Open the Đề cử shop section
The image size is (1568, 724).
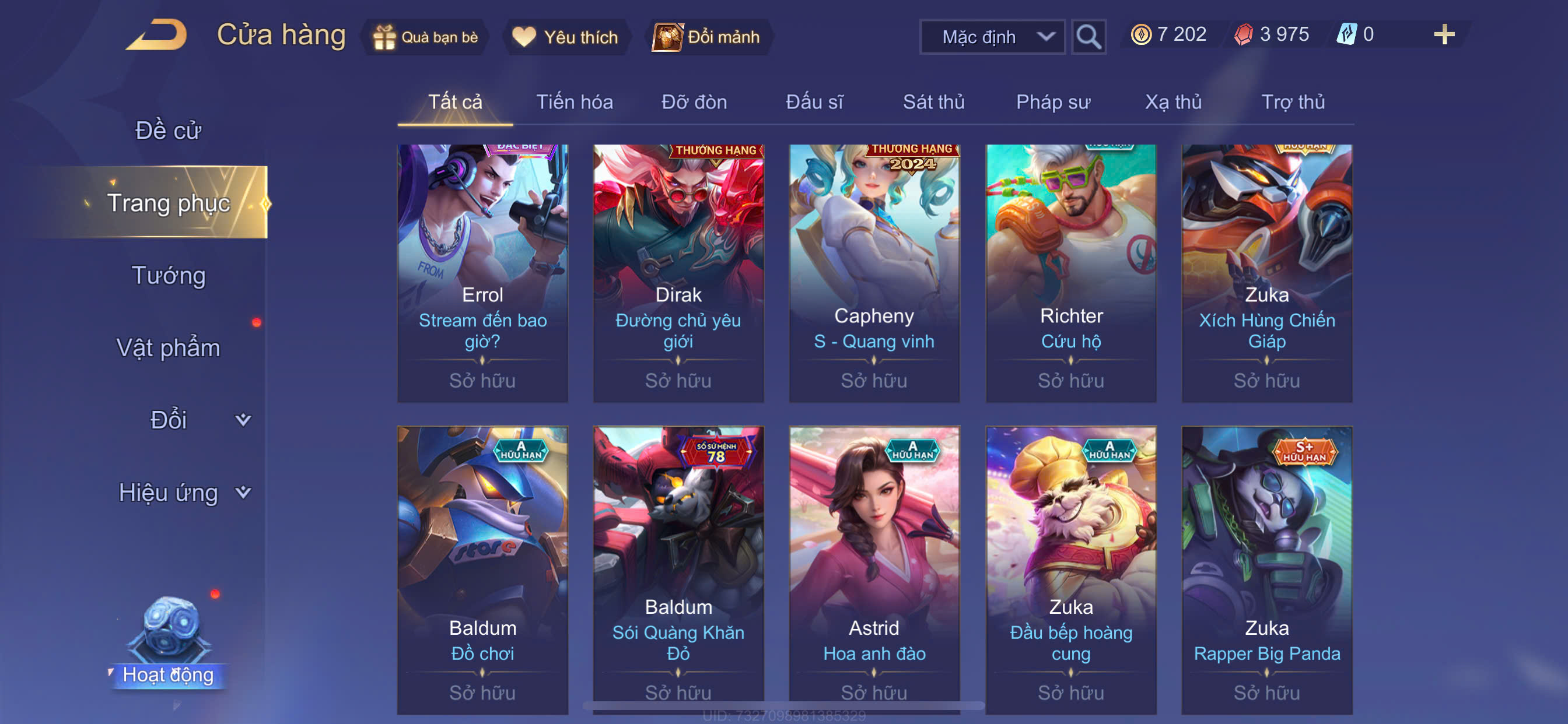167,131
